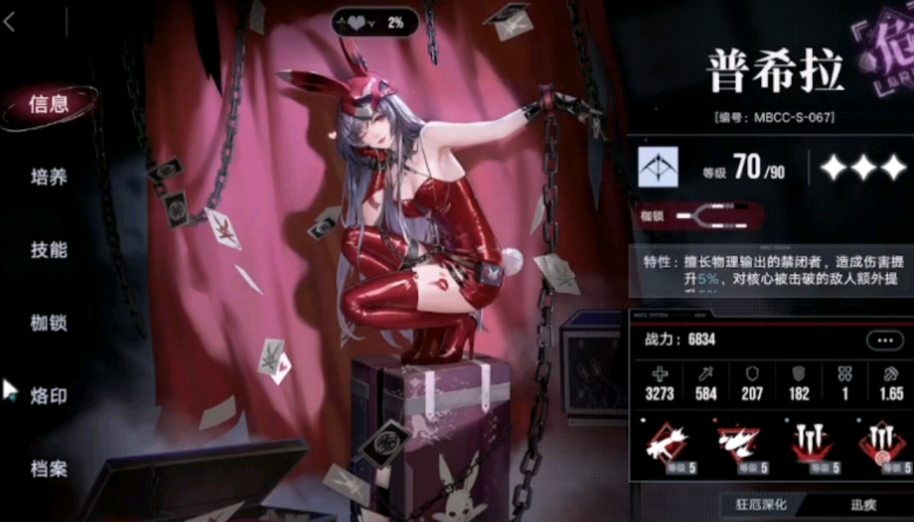Switch to the 培养 training tab
Viewport: 914px width, 522px height.
pos(49,177)
